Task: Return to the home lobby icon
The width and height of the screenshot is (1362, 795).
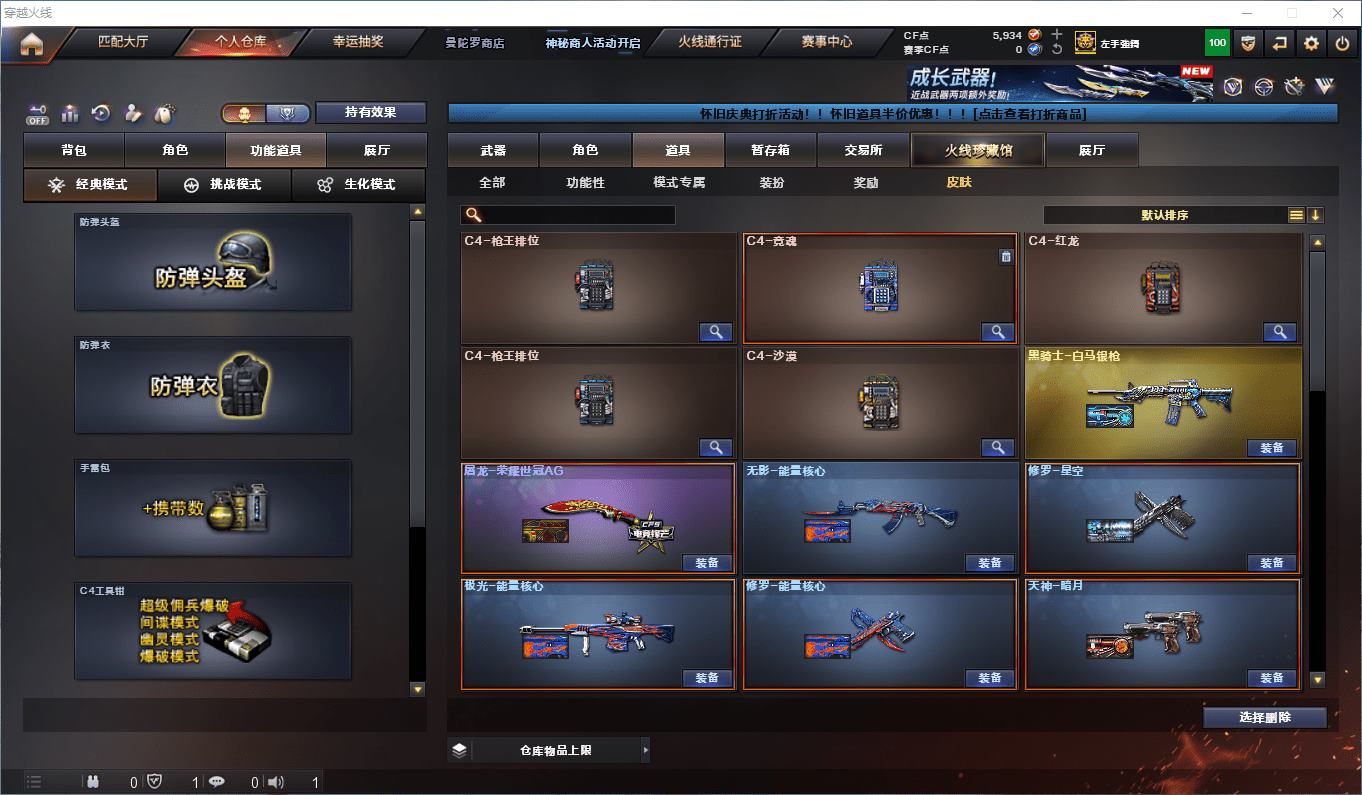Action: 32,44
